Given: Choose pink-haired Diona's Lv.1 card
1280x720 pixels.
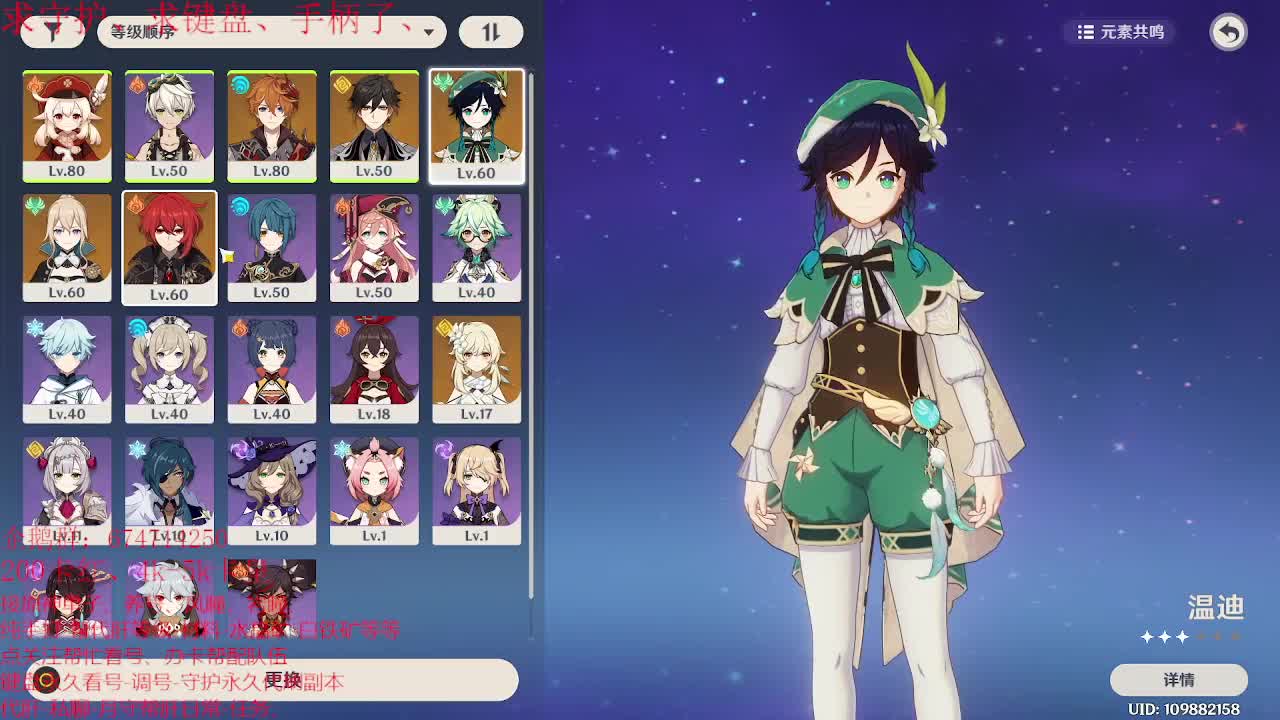Looking at the screenshot, I should coord(374,490).
